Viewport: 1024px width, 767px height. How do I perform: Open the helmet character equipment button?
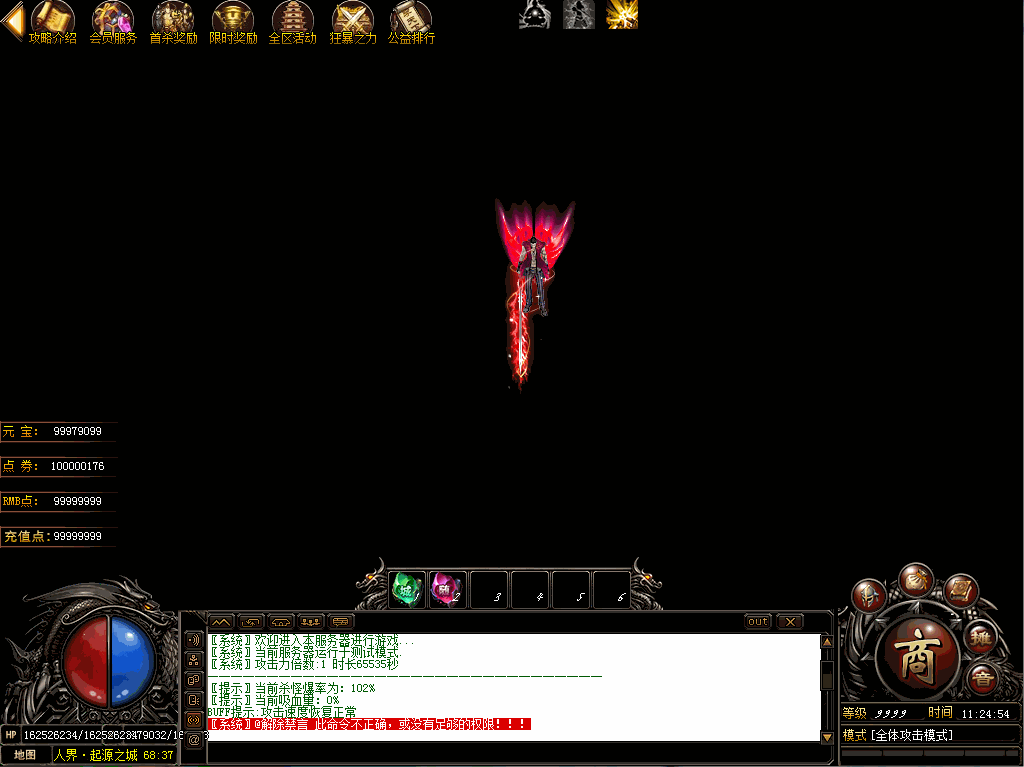click(868, 596)
